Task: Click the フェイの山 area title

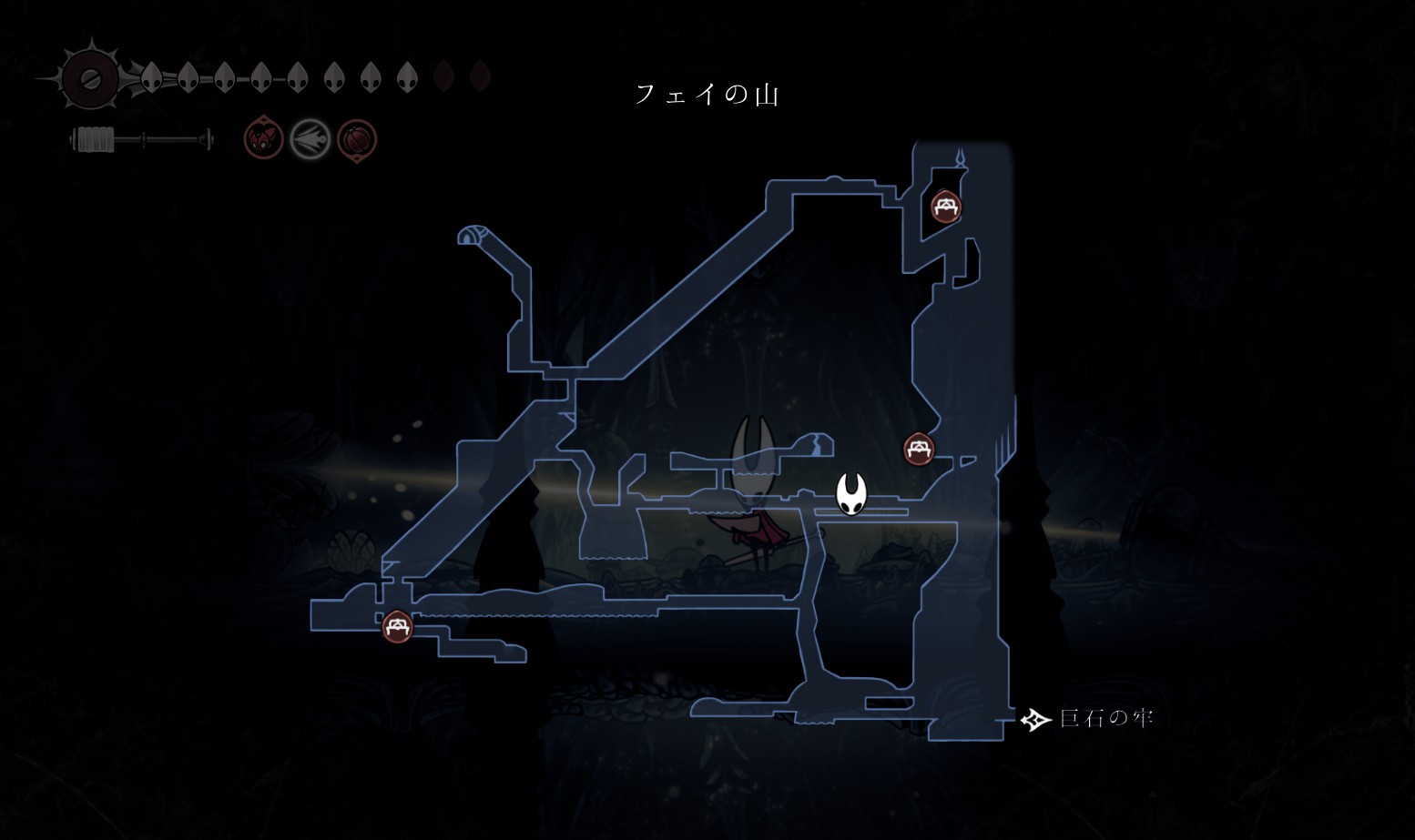Action: click(707, 95)
